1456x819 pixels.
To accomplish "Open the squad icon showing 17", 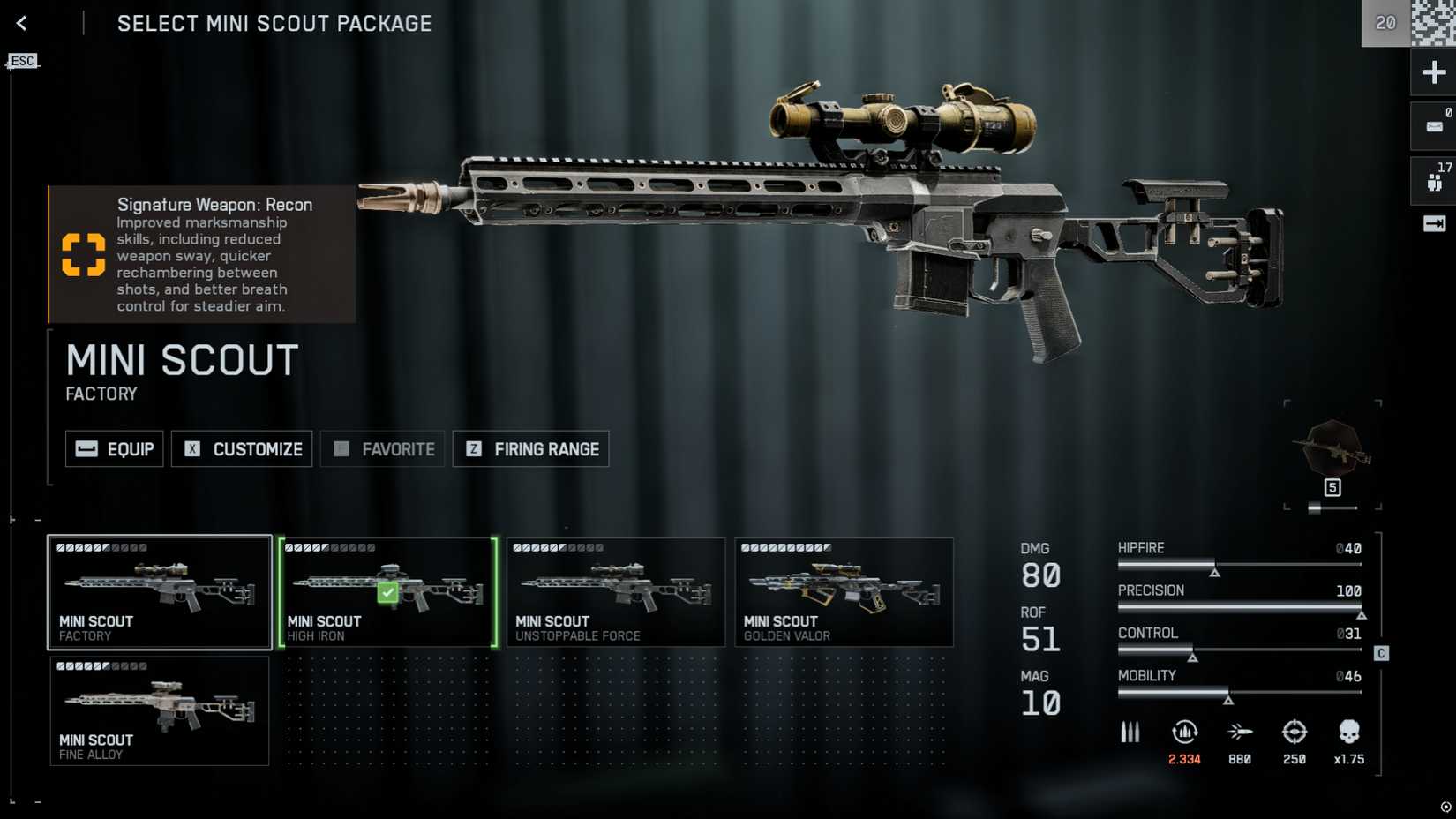I will coord(1434,181).
